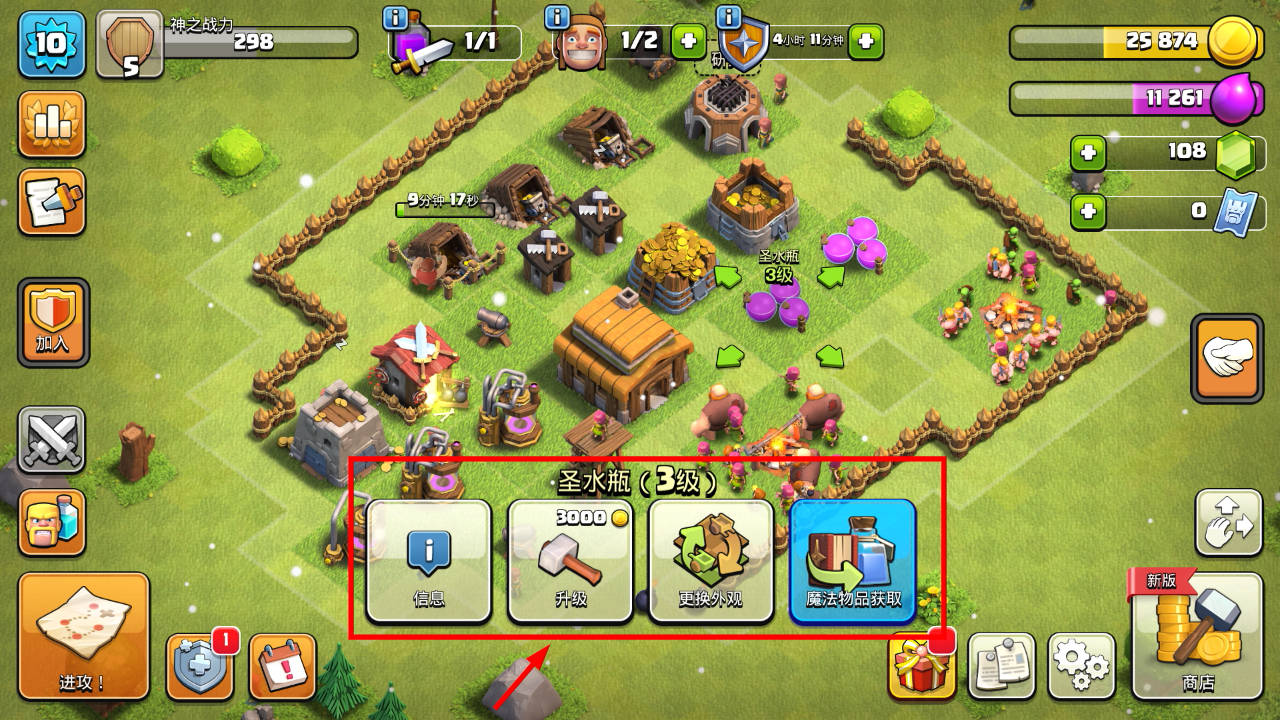Toggle the pointing hand layout button
The height and width of the screenshot is (720, 1280).
[x=1227, y=358]
